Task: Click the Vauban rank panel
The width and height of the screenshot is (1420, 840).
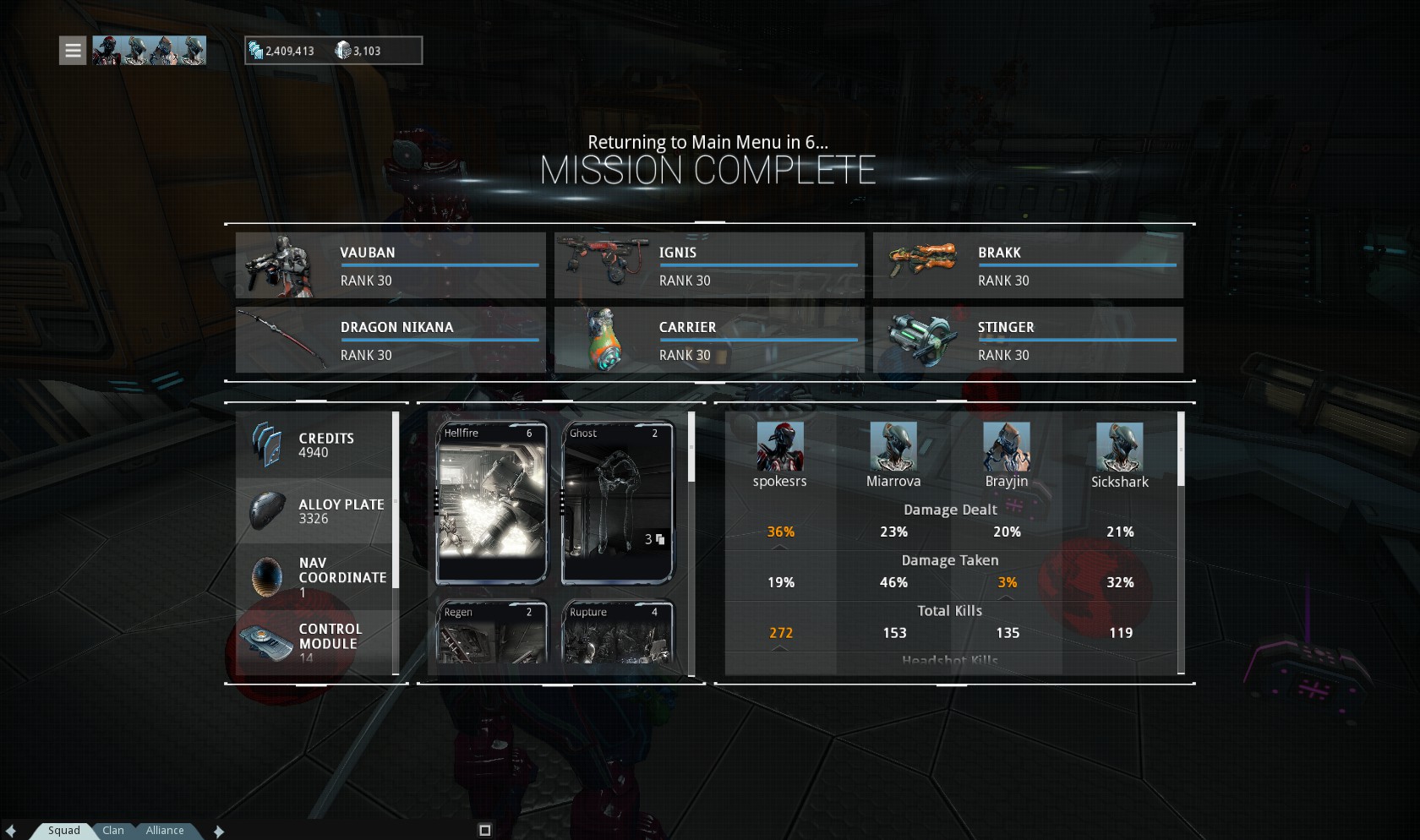Action: [x=390, y=265]
